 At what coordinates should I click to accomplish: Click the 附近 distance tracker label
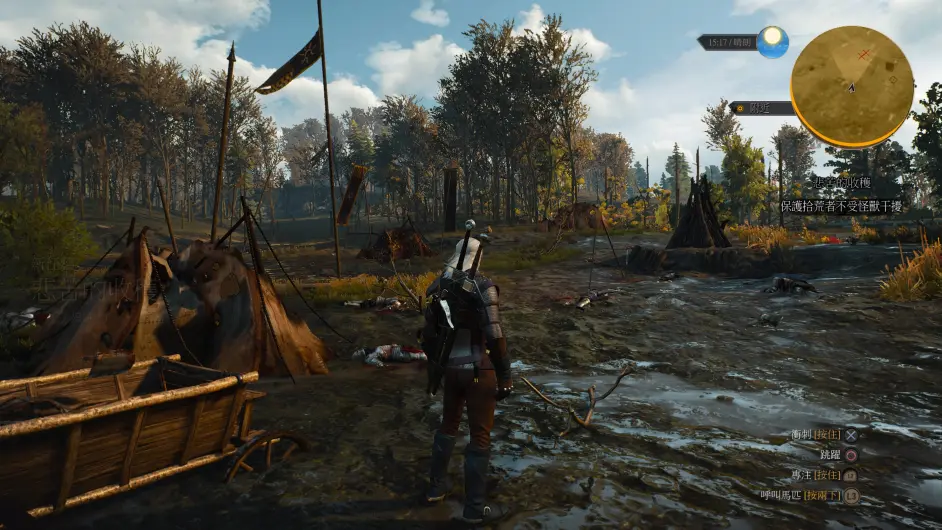click(762, 107)
